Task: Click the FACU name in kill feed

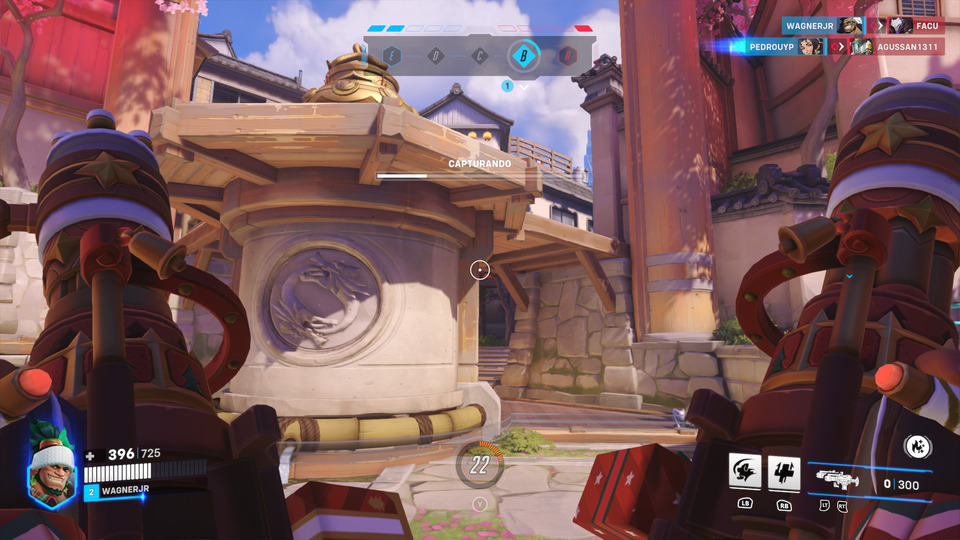Action: pos(928,25)
